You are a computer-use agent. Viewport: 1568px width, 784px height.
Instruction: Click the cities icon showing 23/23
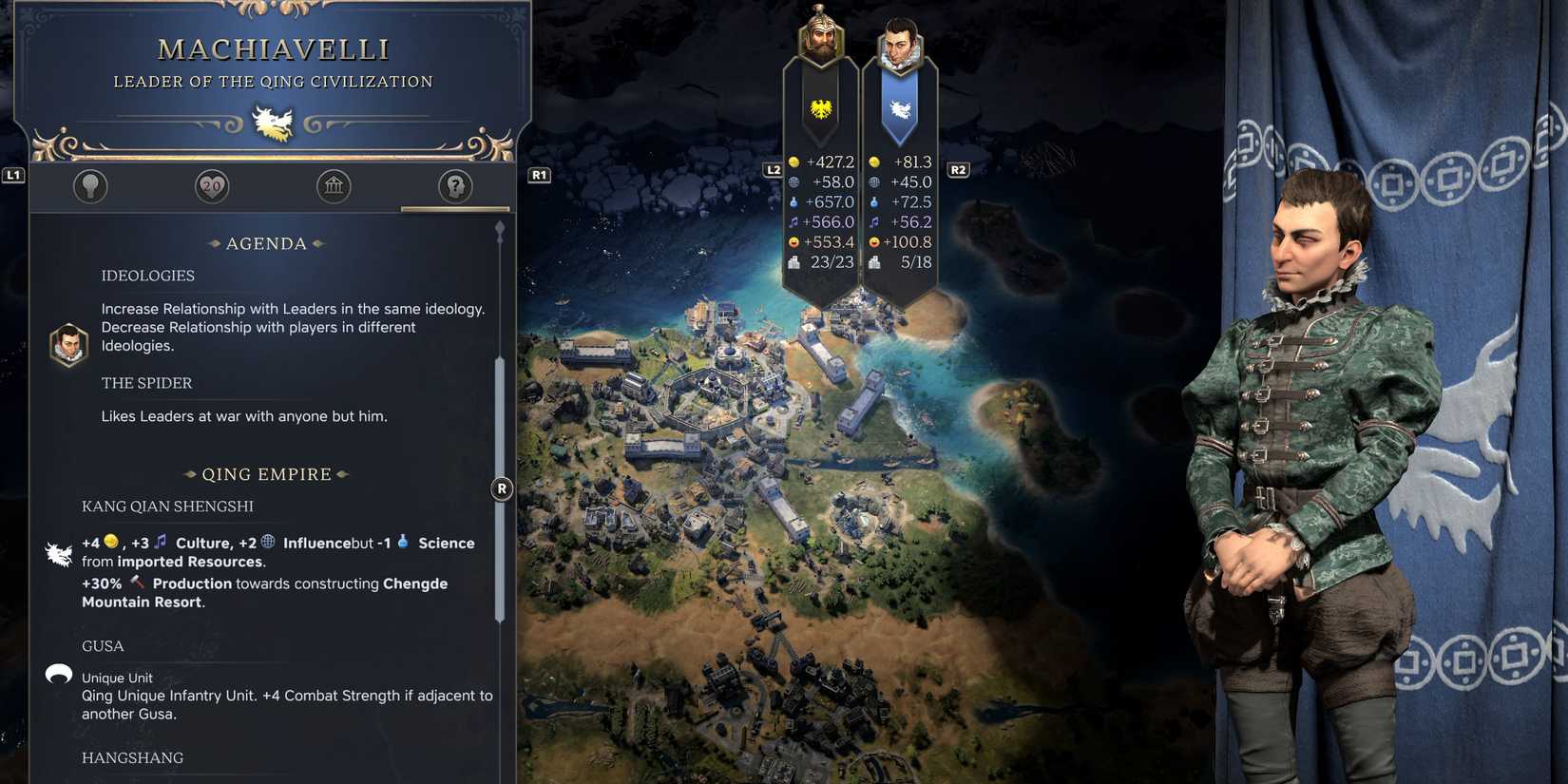pos(794,261)
